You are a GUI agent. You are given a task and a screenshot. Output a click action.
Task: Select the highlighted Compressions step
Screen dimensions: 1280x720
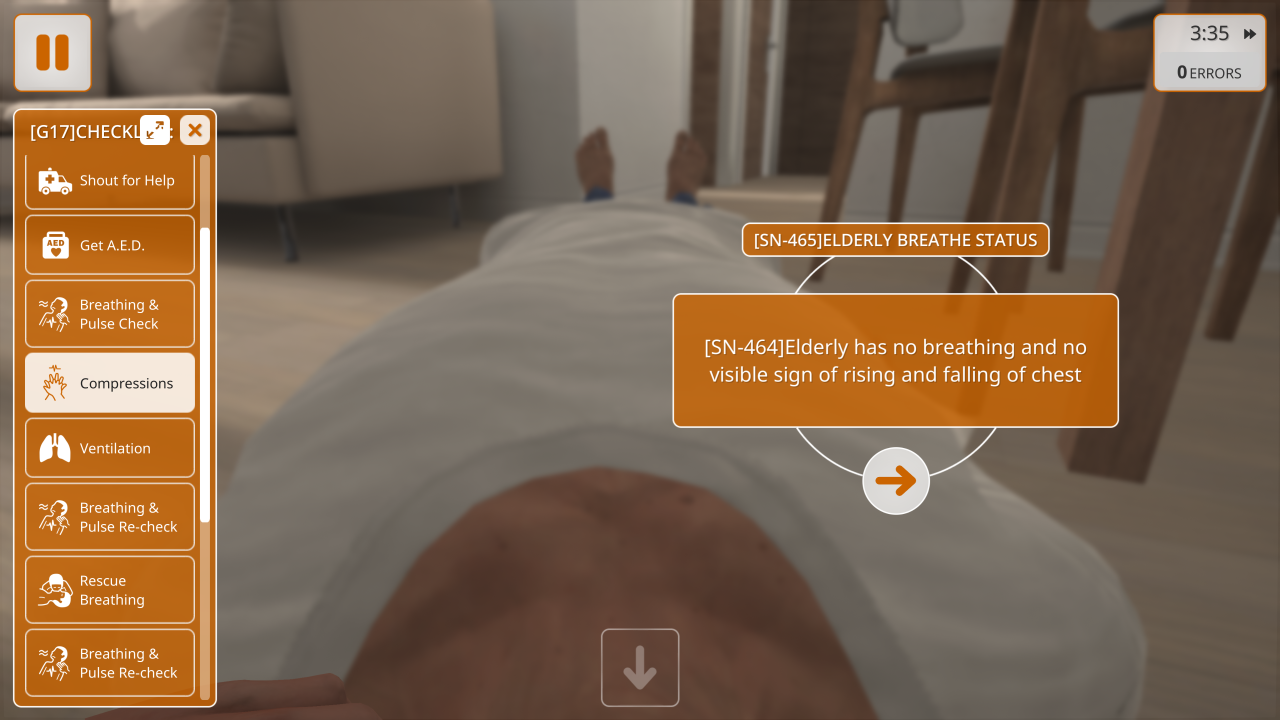coord(110,383)
